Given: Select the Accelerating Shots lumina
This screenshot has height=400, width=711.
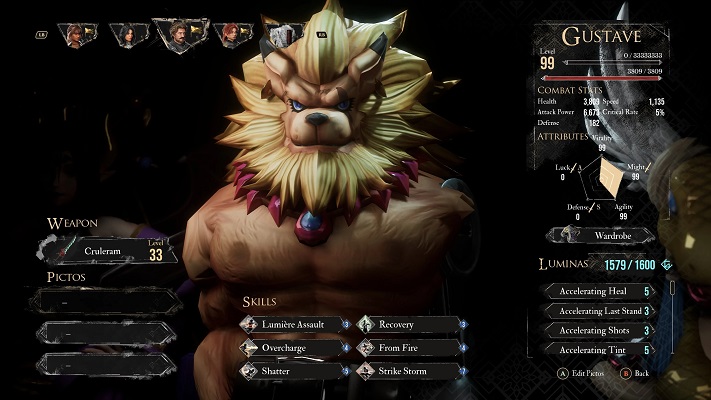Looking at the screenshot, I should [600, 330].
